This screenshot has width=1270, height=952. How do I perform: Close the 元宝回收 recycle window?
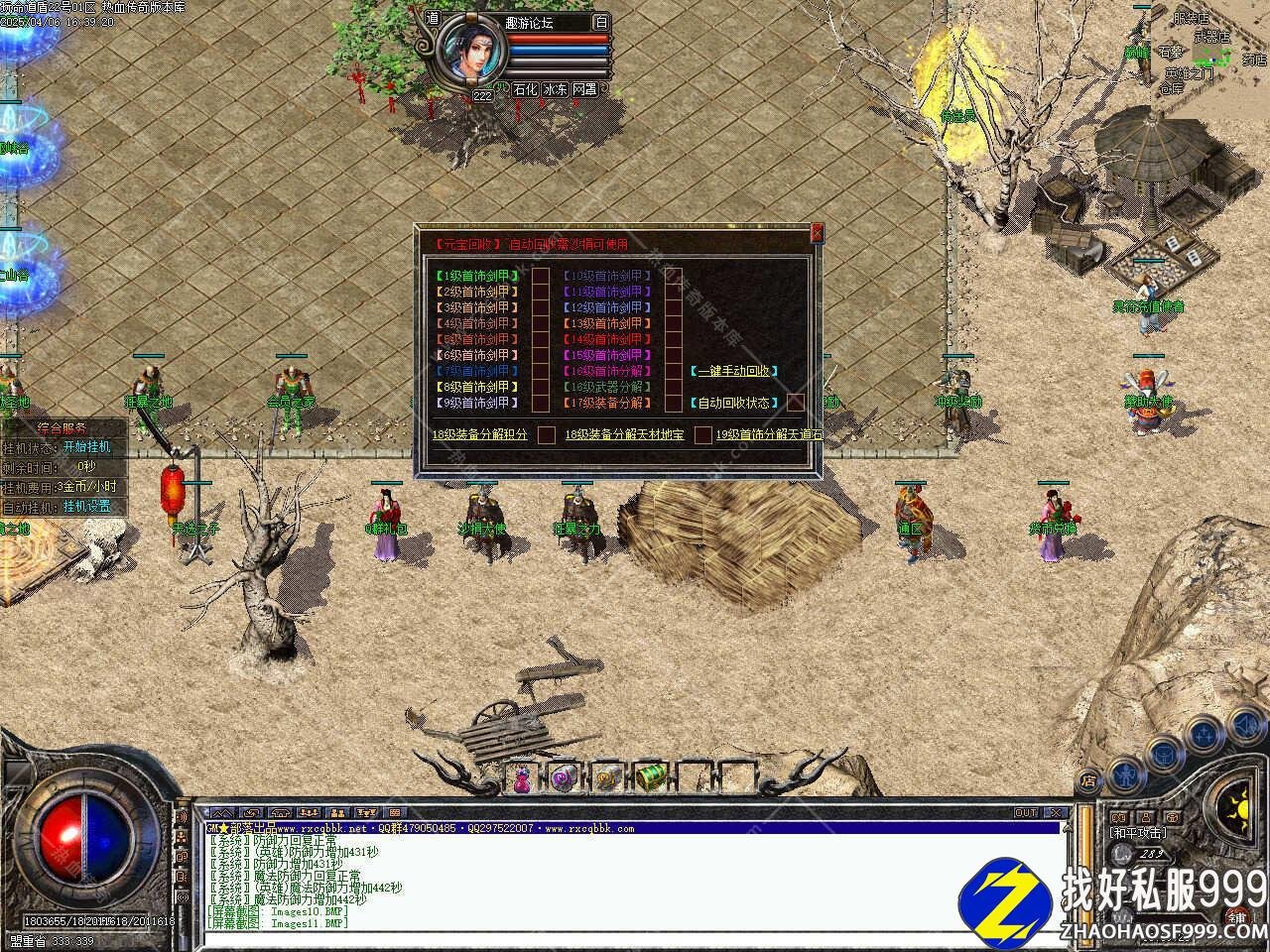(x=817, y=234)
